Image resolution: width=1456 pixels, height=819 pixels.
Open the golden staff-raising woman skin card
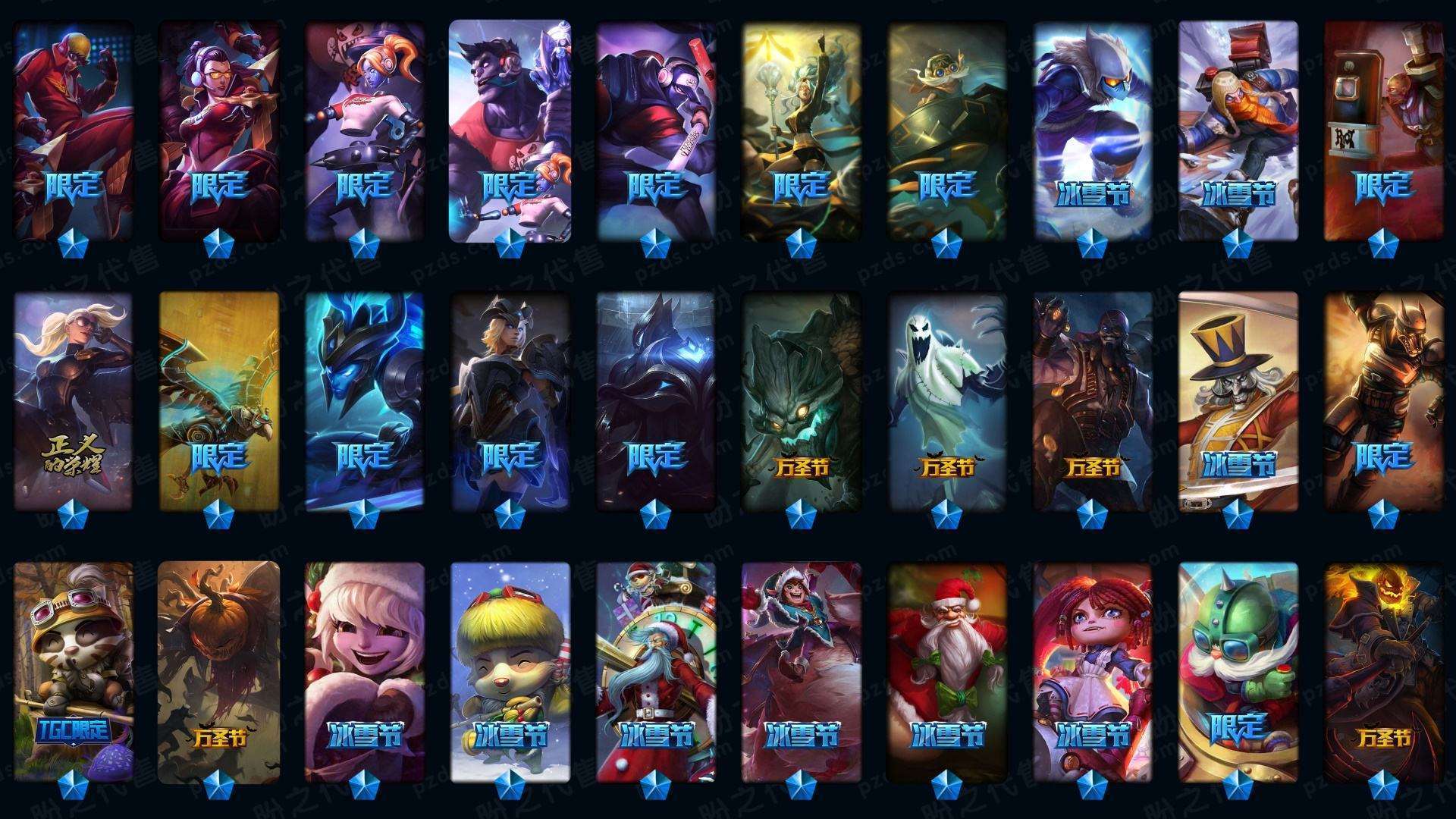click(x=801, y=129)
